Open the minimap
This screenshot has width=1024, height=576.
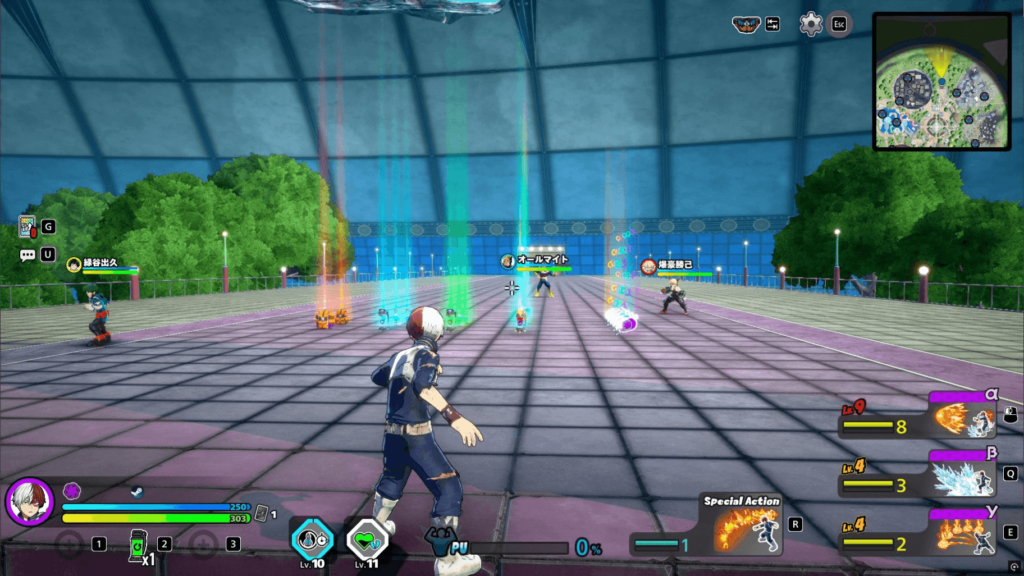(940, 80)
